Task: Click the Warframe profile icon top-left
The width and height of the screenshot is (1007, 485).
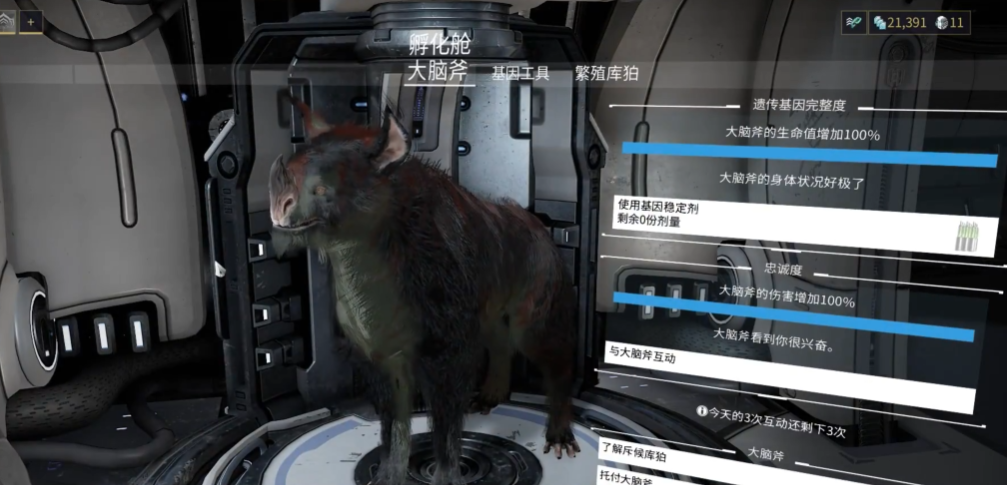Action: [x=6, y=21]
